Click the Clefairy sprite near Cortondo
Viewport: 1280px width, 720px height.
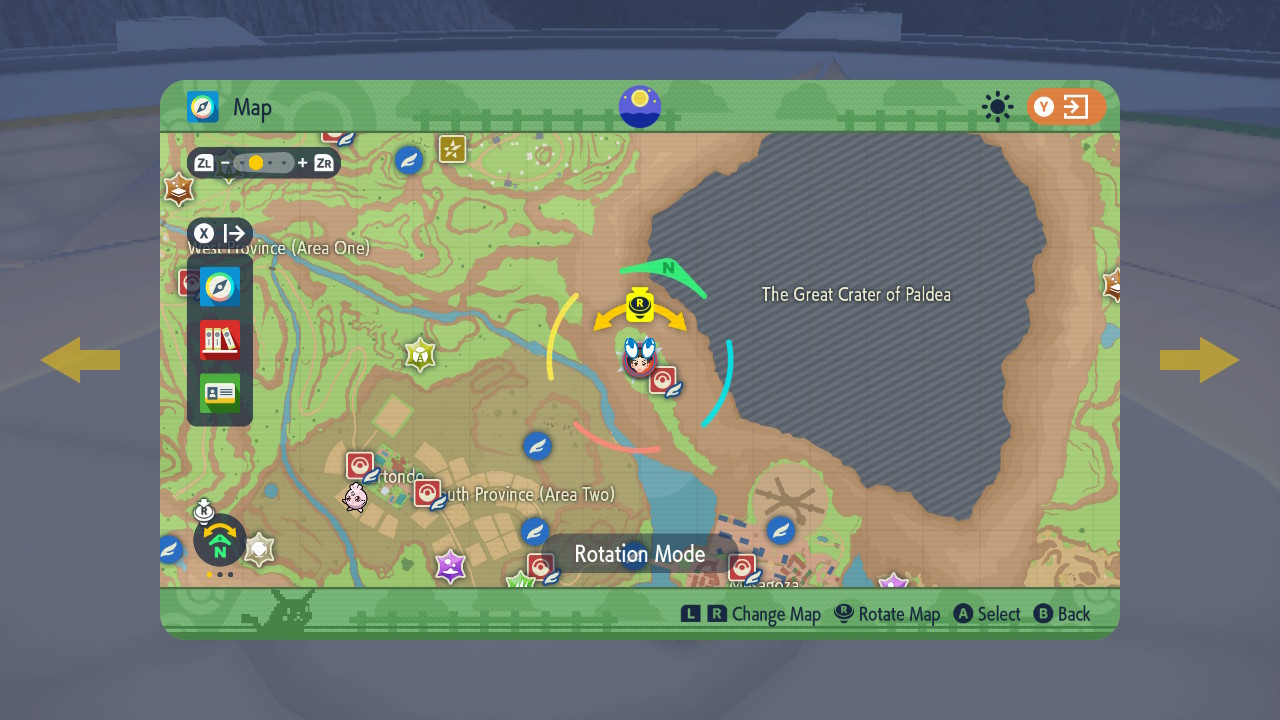click(357, 497)
